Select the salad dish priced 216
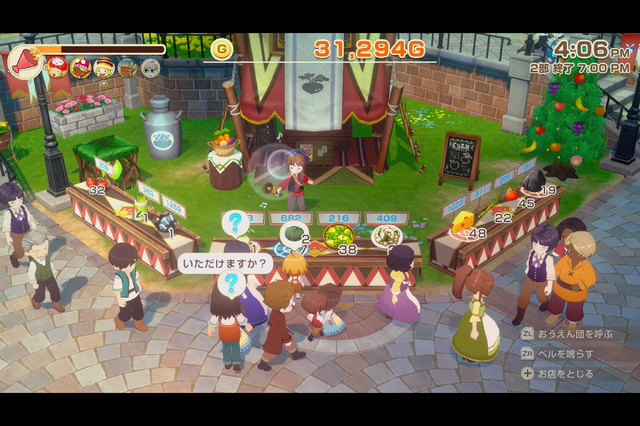Viewport: 640px width, 426px height. point(337,236)
